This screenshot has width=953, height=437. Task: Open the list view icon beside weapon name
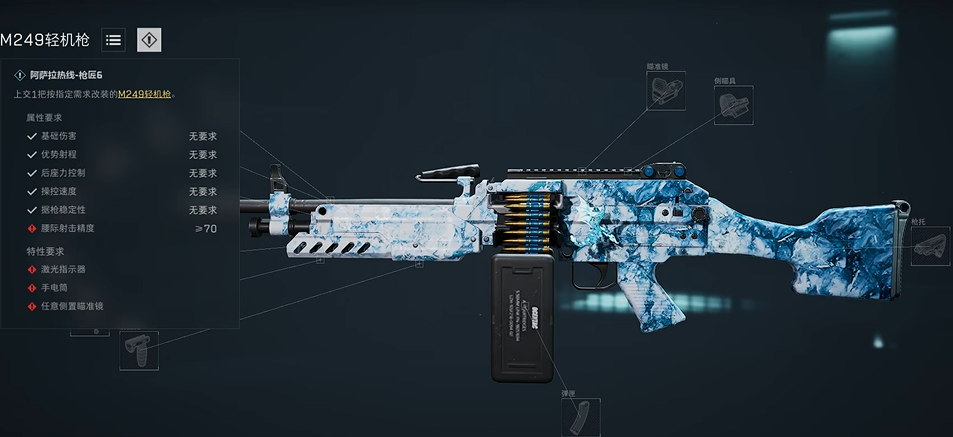click(x=114, y=40)
